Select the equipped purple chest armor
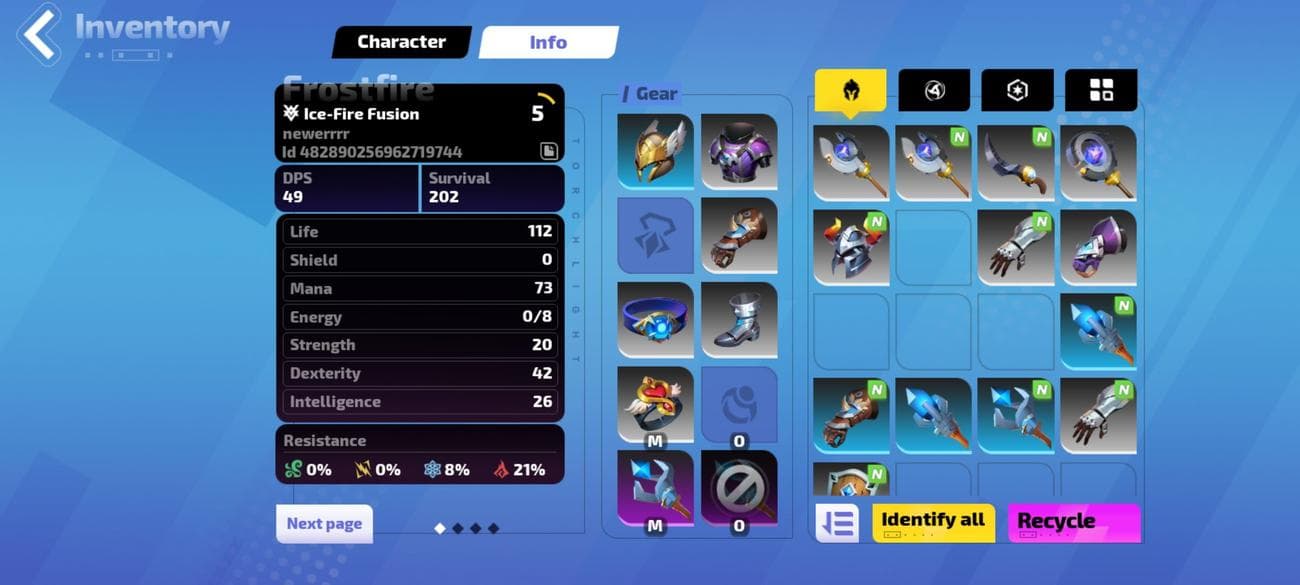1300x585 pixels. (x=739, y=151)
